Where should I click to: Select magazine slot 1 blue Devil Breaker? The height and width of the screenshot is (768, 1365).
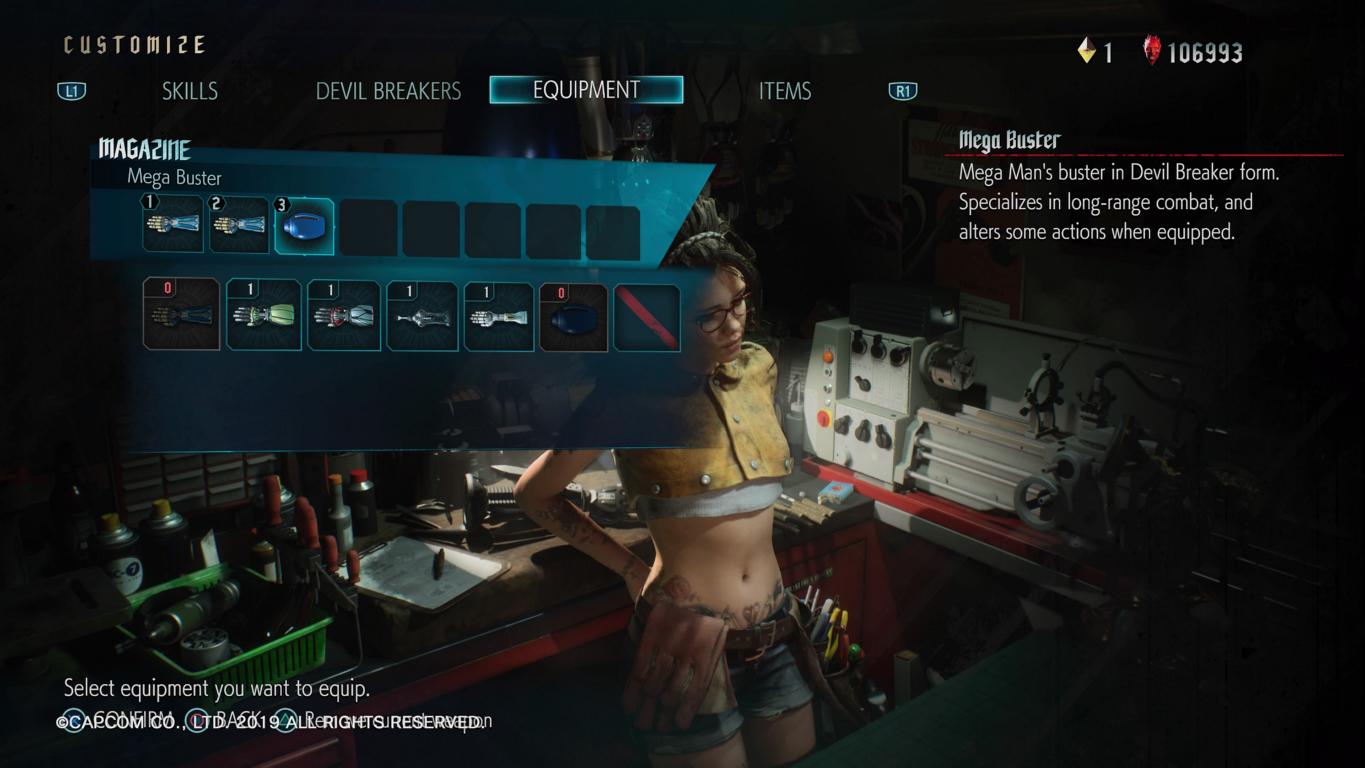173,225
